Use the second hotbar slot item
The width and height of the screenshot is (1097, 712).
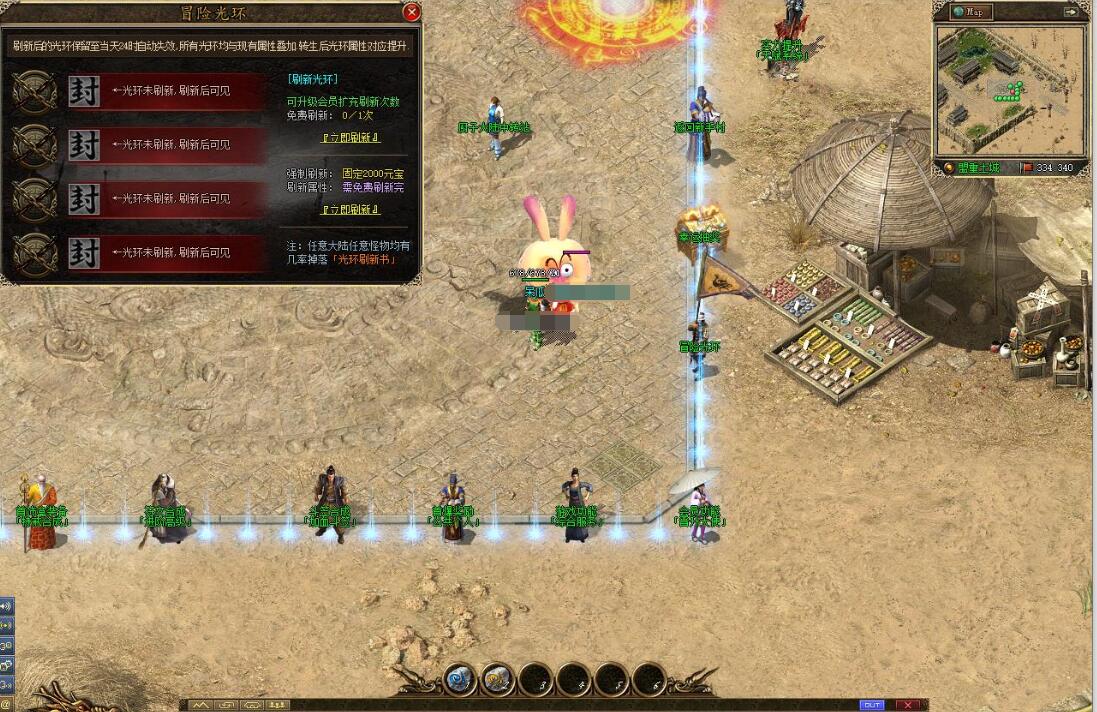click(497, 680)
